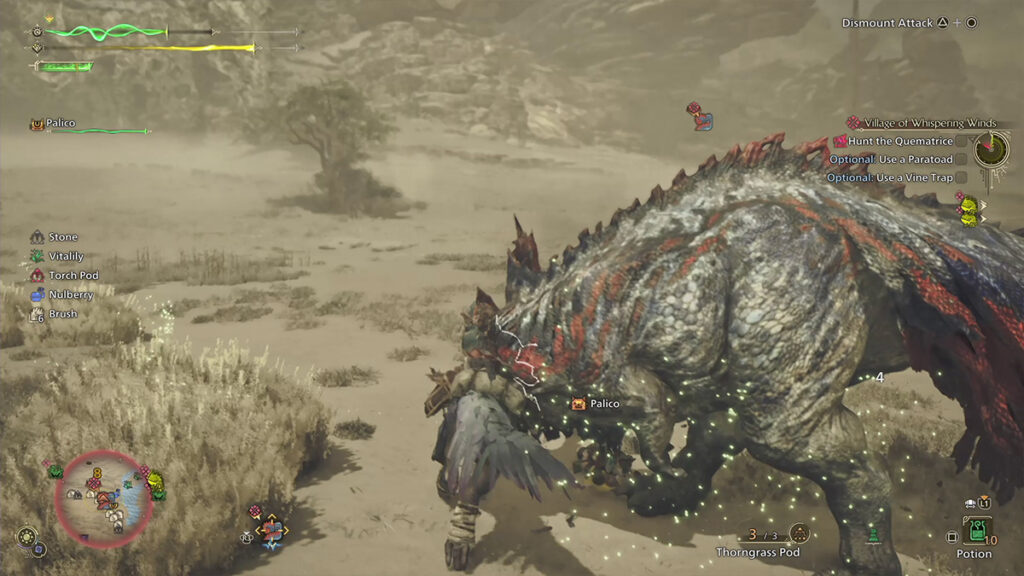Click the orange directional arrows icon
1024x576 pixels.
click(271, 529)
